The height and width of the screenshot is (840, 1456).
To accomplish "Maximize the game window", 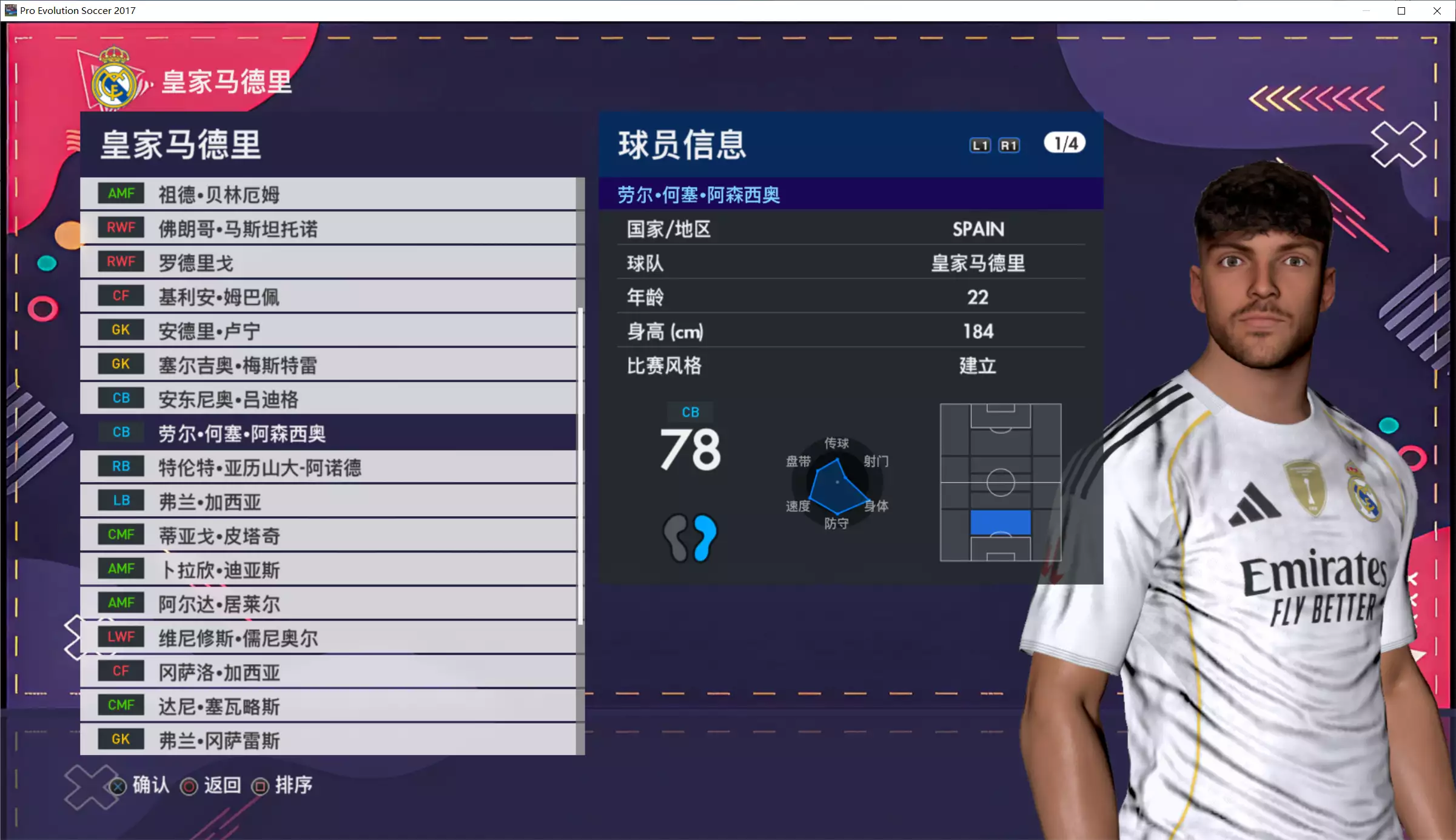I will pos(1401,10).
